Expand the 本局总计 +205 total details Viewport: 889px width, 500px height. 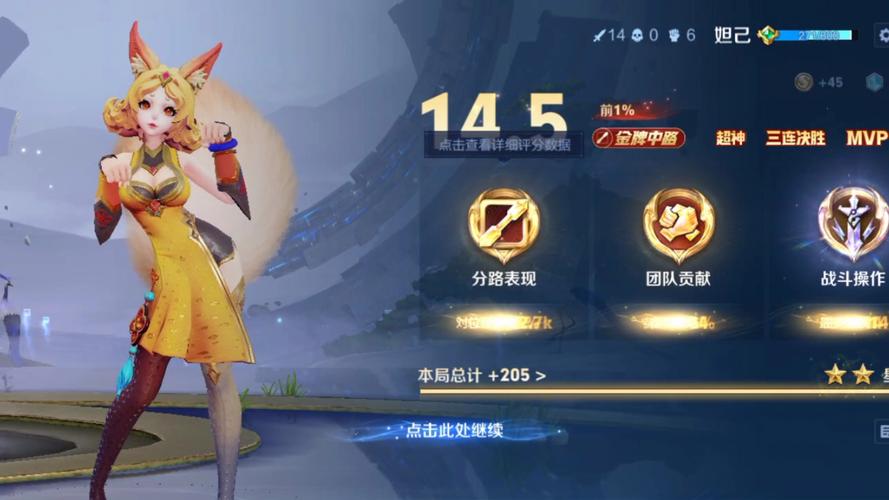point(482,376)
